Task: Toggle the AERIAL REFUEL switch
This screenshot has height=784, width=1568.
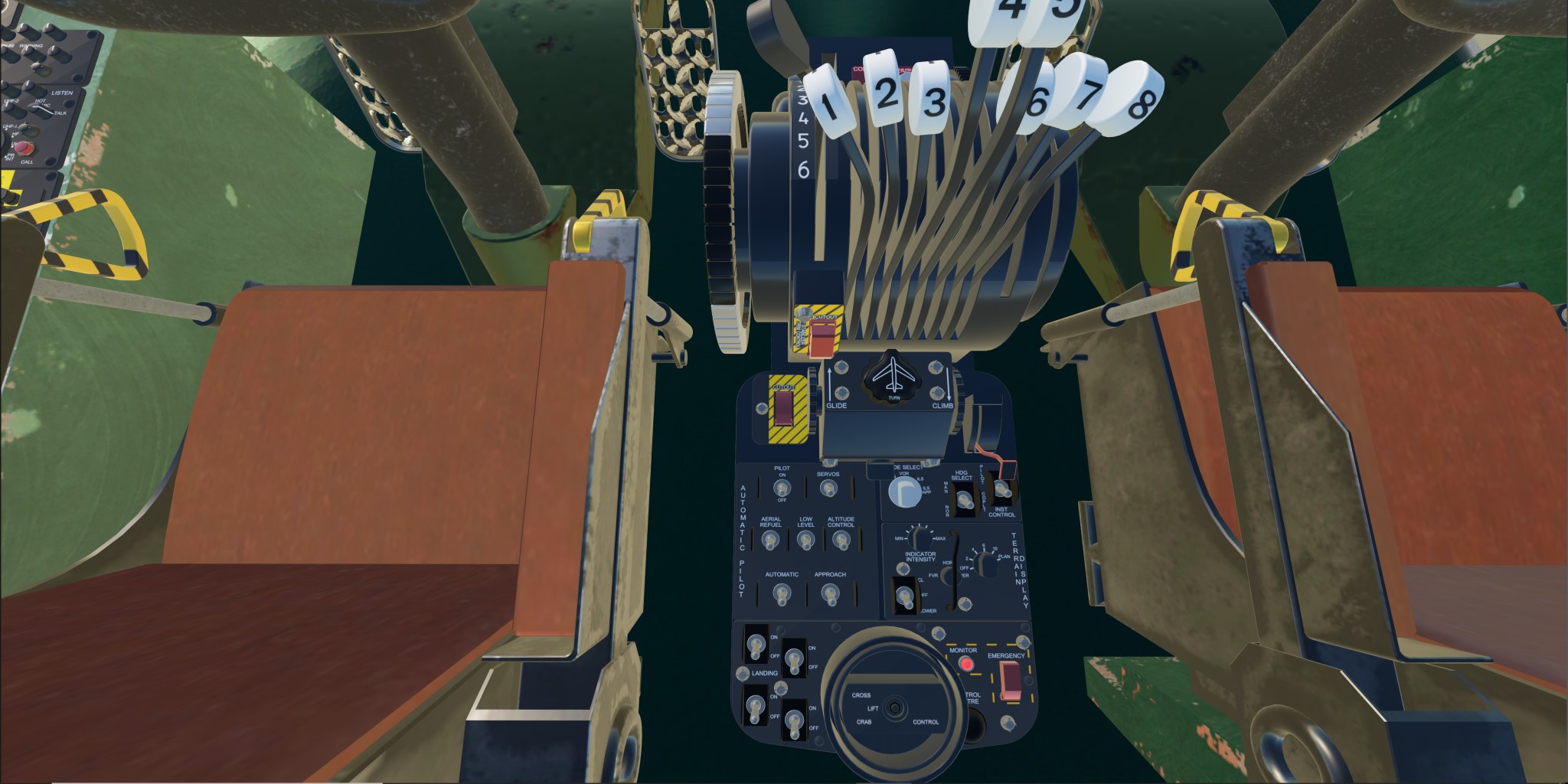Action: pos(770,541)
